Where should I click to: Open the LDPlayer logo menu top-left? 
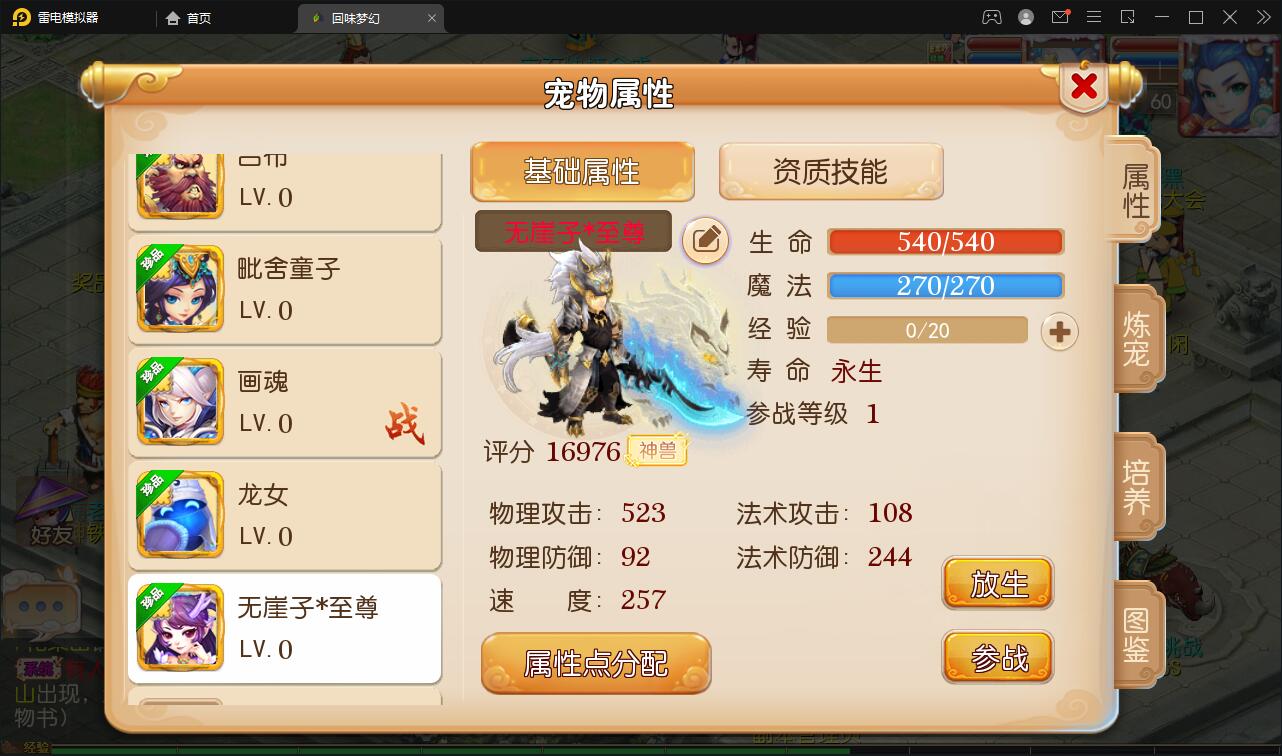tap(21, 17)
